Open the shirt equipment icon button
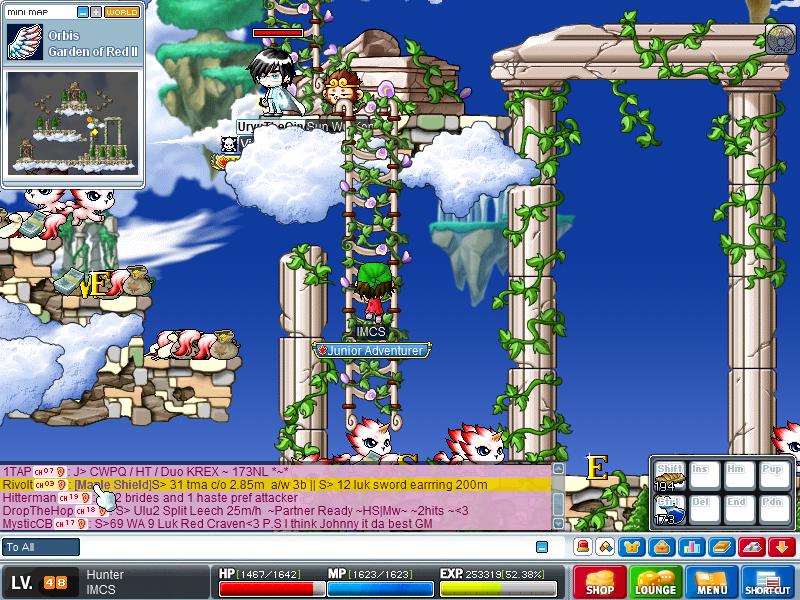 pos(632,546)
